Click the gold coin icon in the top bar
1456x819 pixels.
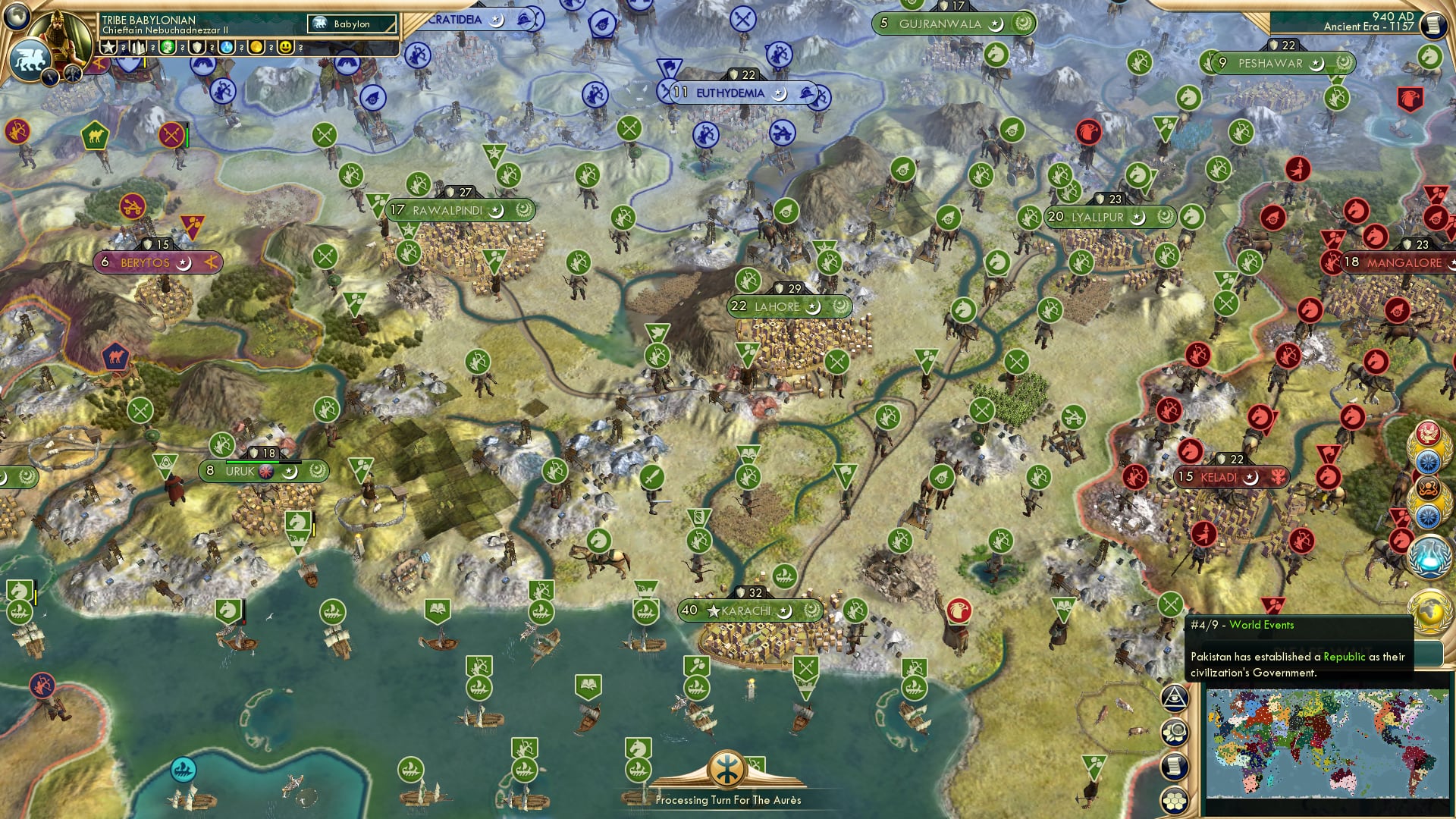256,49
